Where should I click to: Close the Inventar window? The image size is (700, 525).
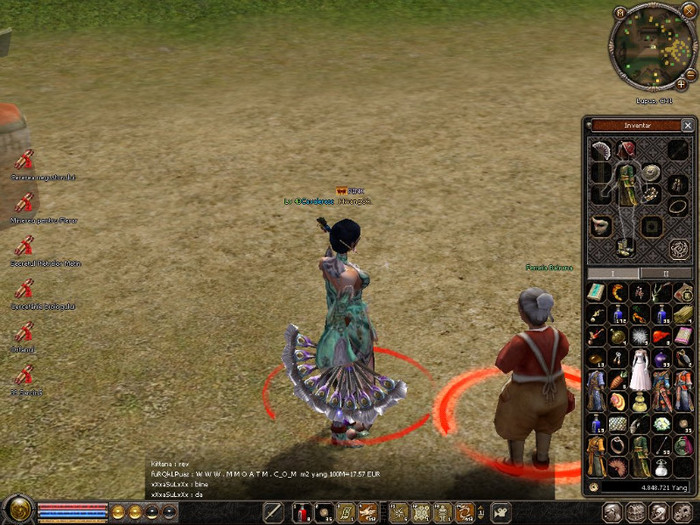click(x=687, y=126)
